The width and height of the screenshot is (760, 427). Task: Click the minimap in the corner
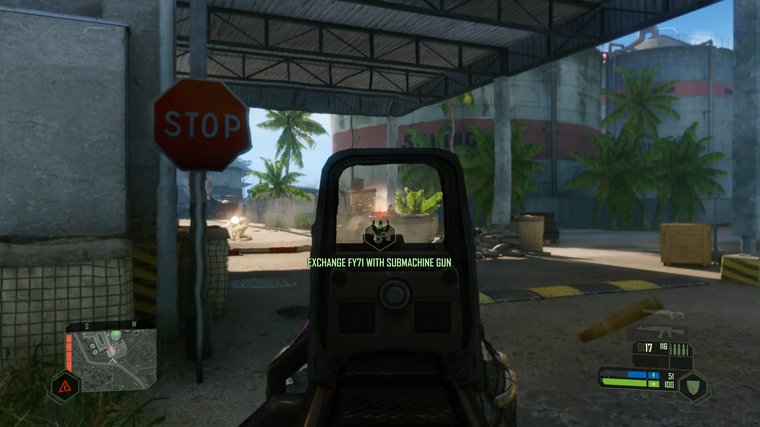(111, 355)
